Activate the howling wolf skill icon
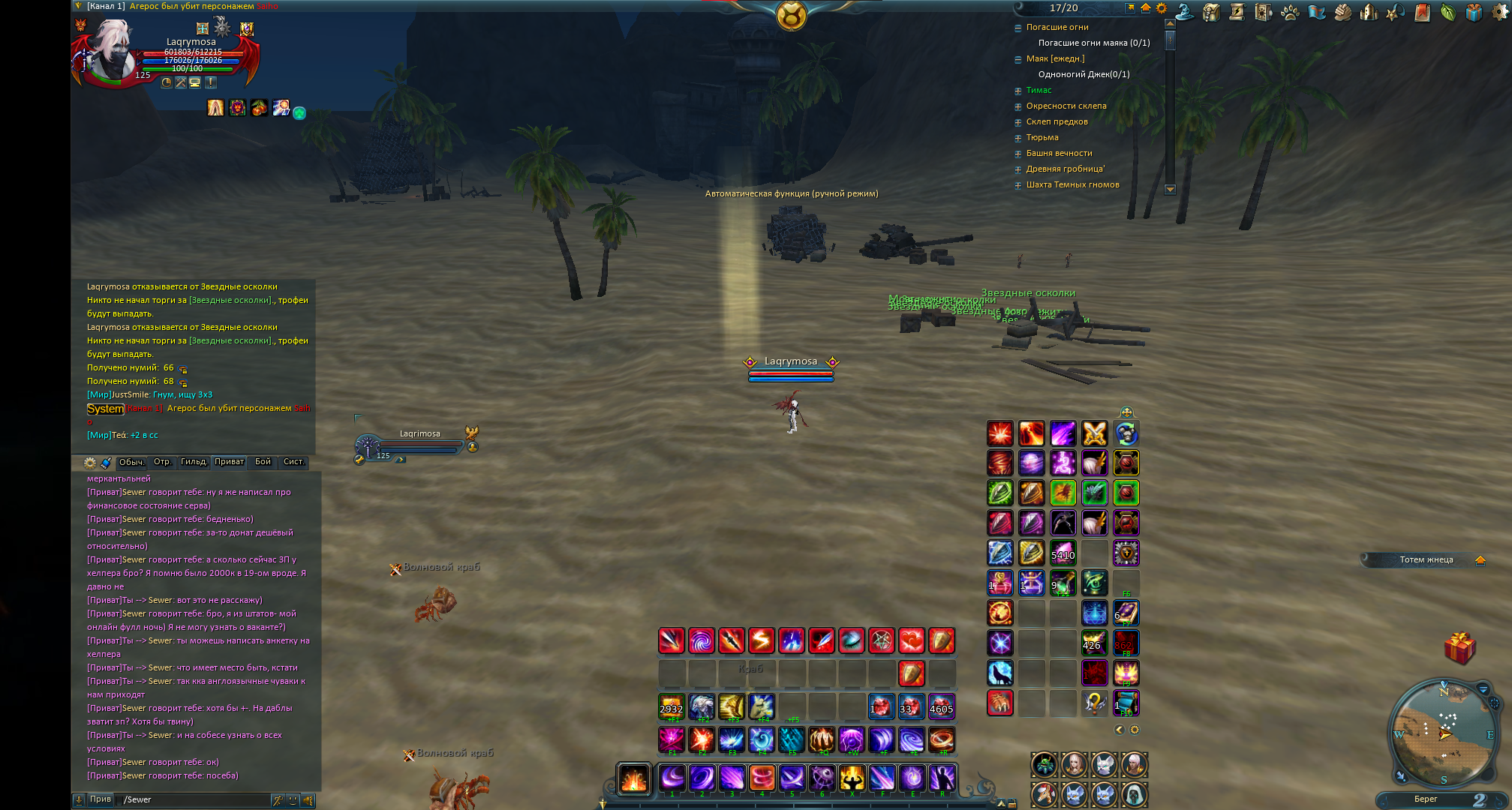Screen dimensions: 1512x810 coord(1000,673)
